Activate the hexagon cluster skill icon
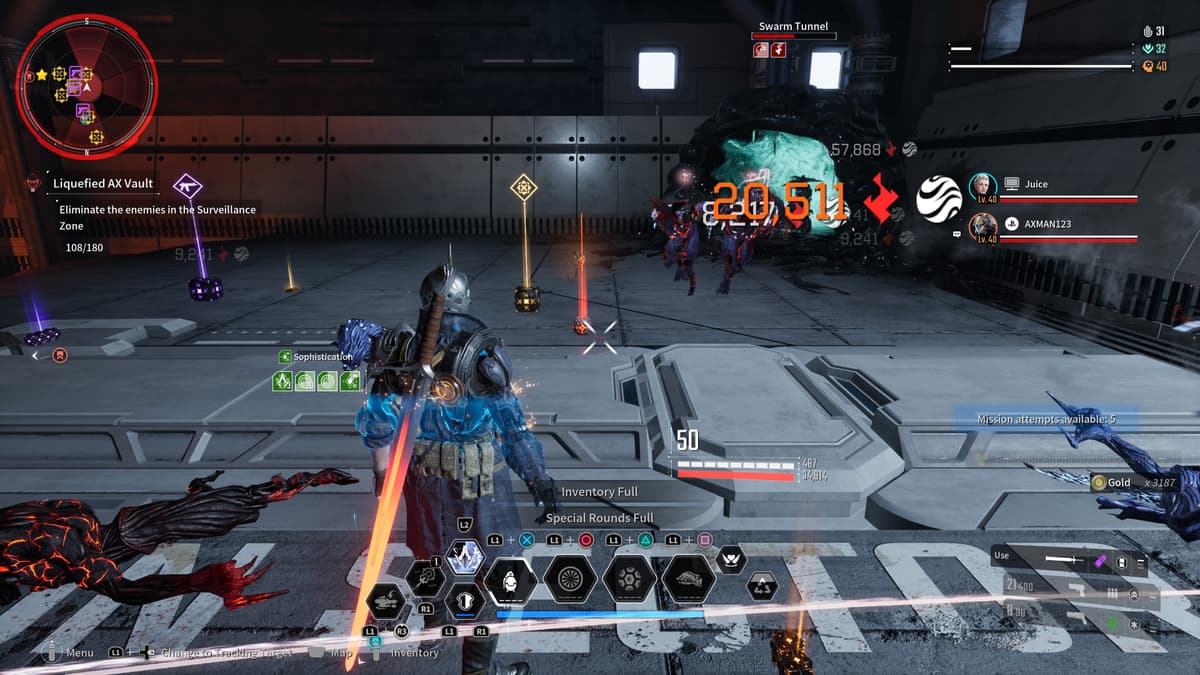The height and width of the screenshot is (675, 1200). [x=630, y=579]
